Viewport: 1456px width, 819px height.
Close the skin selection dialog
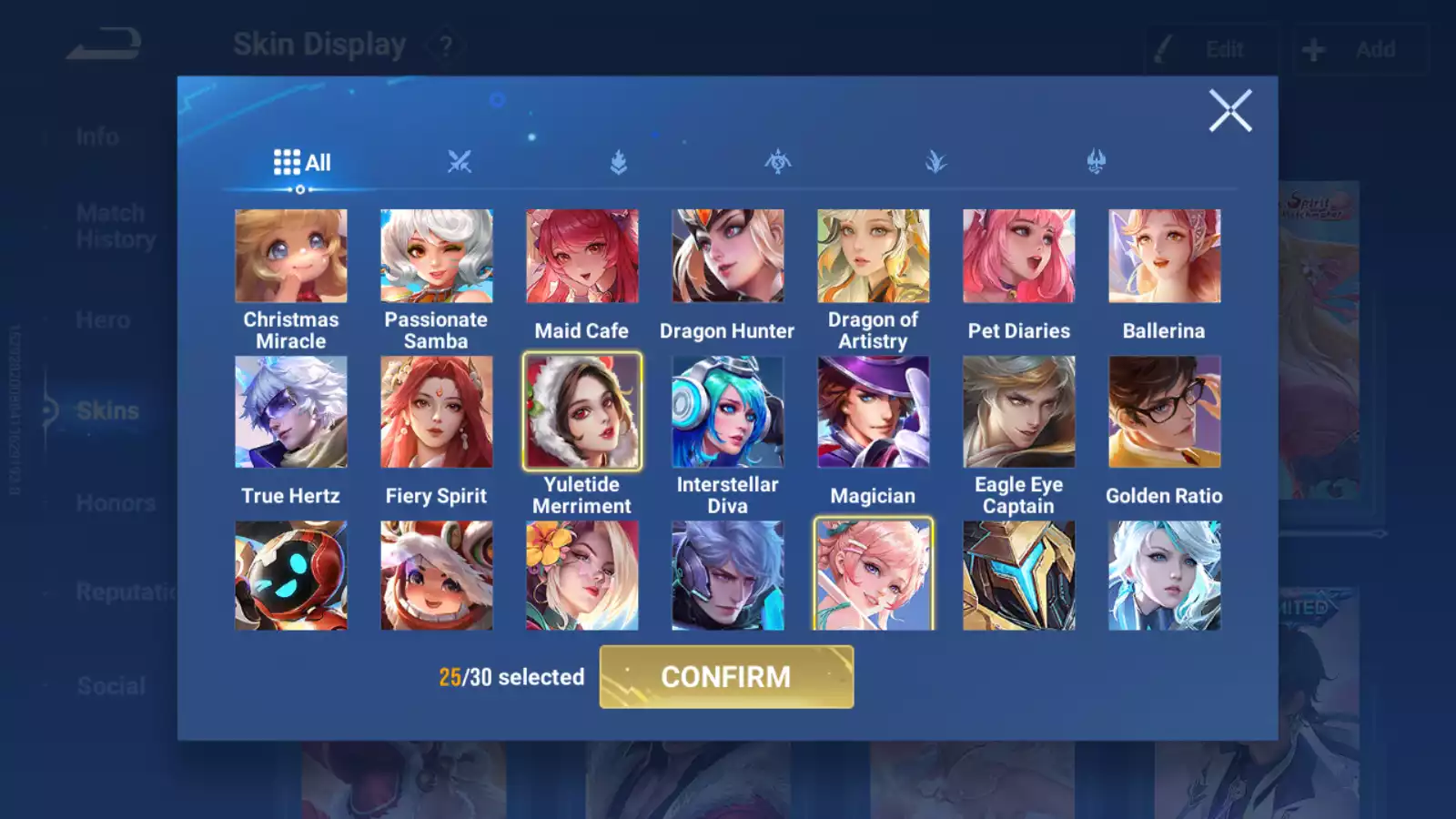pyautogui.click(x=1230, y=111)
